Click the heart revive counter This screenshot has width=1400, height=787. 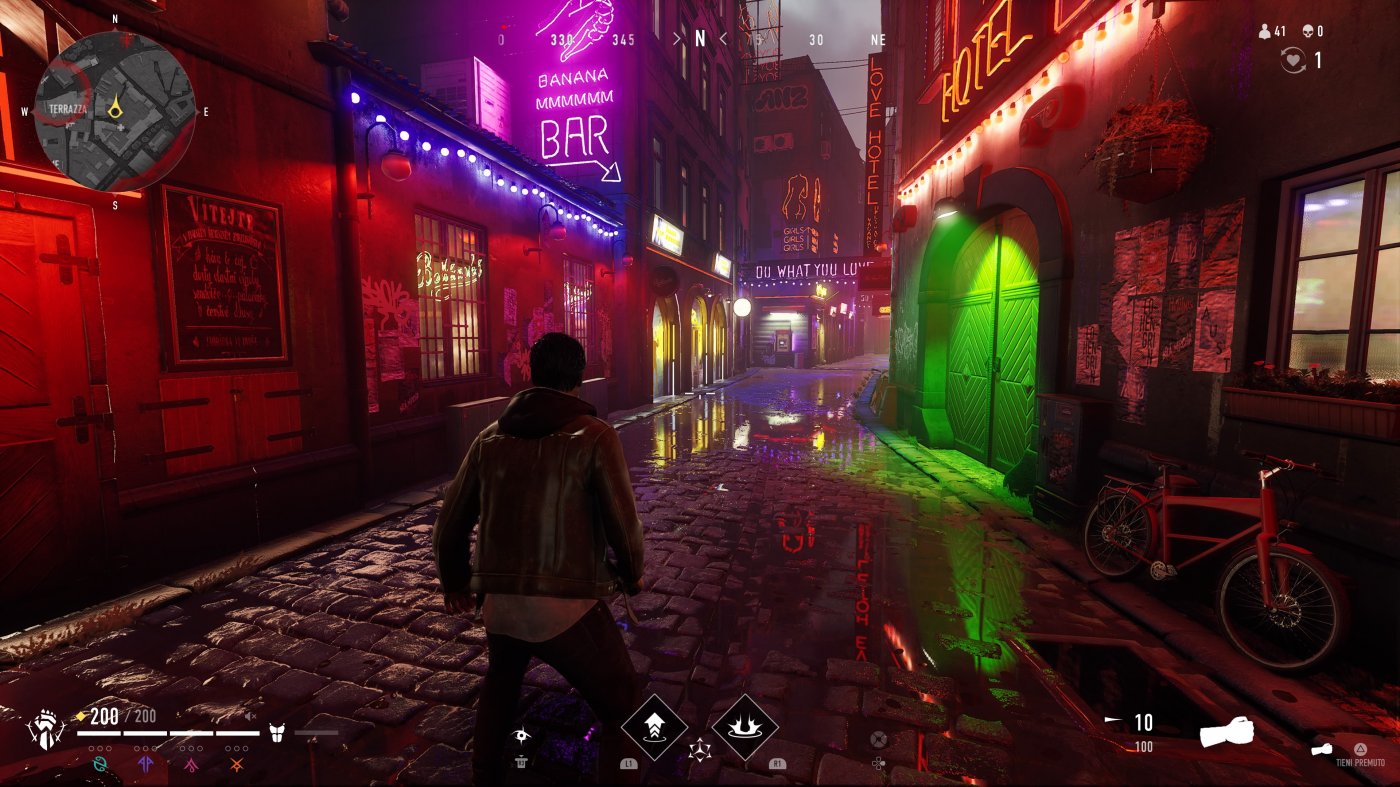pos(1293,59)
